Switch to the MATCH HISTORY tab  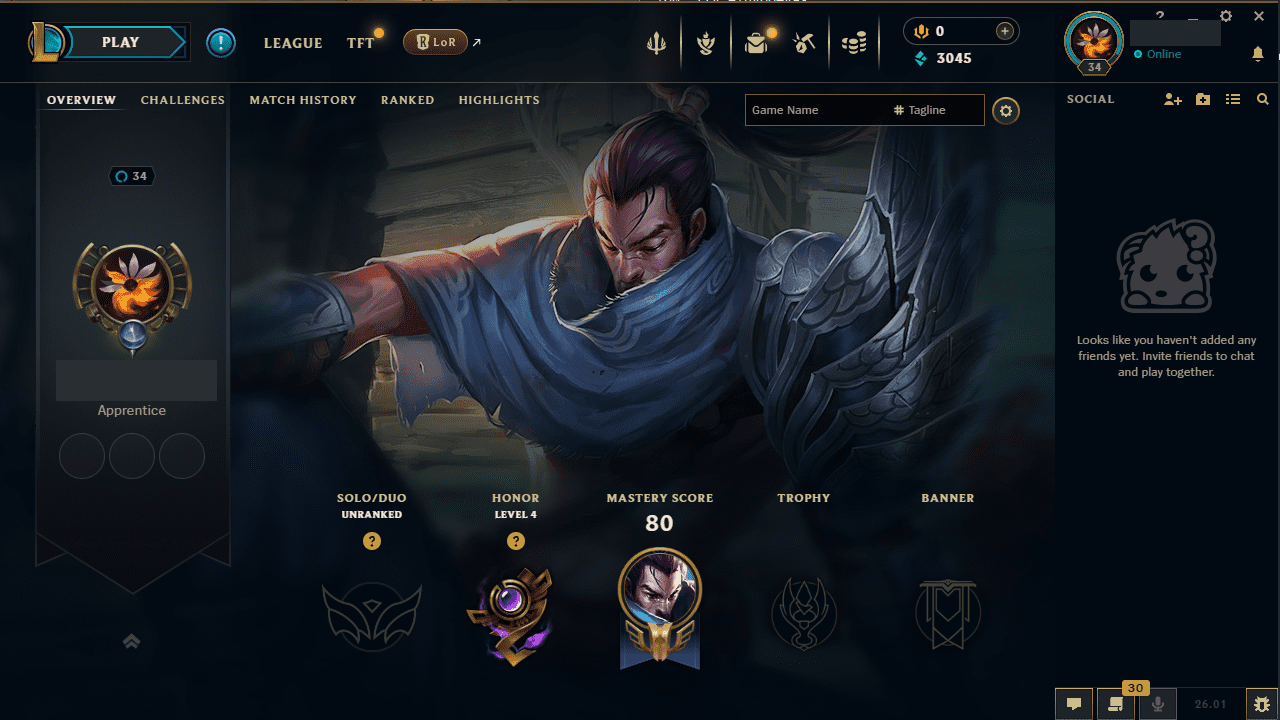click(303, 100)
